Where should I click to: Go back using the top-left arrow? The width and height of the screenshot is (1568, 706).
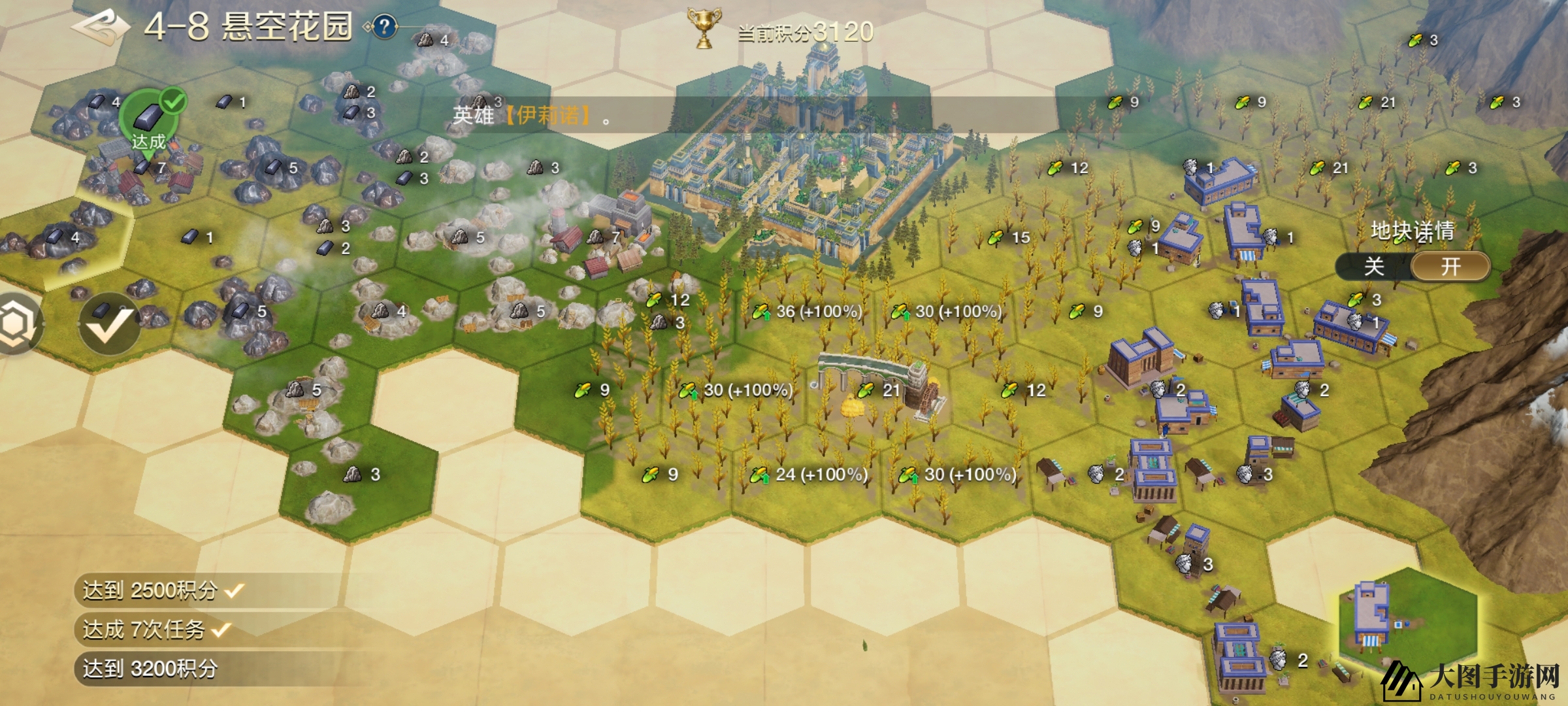point(101,27)
